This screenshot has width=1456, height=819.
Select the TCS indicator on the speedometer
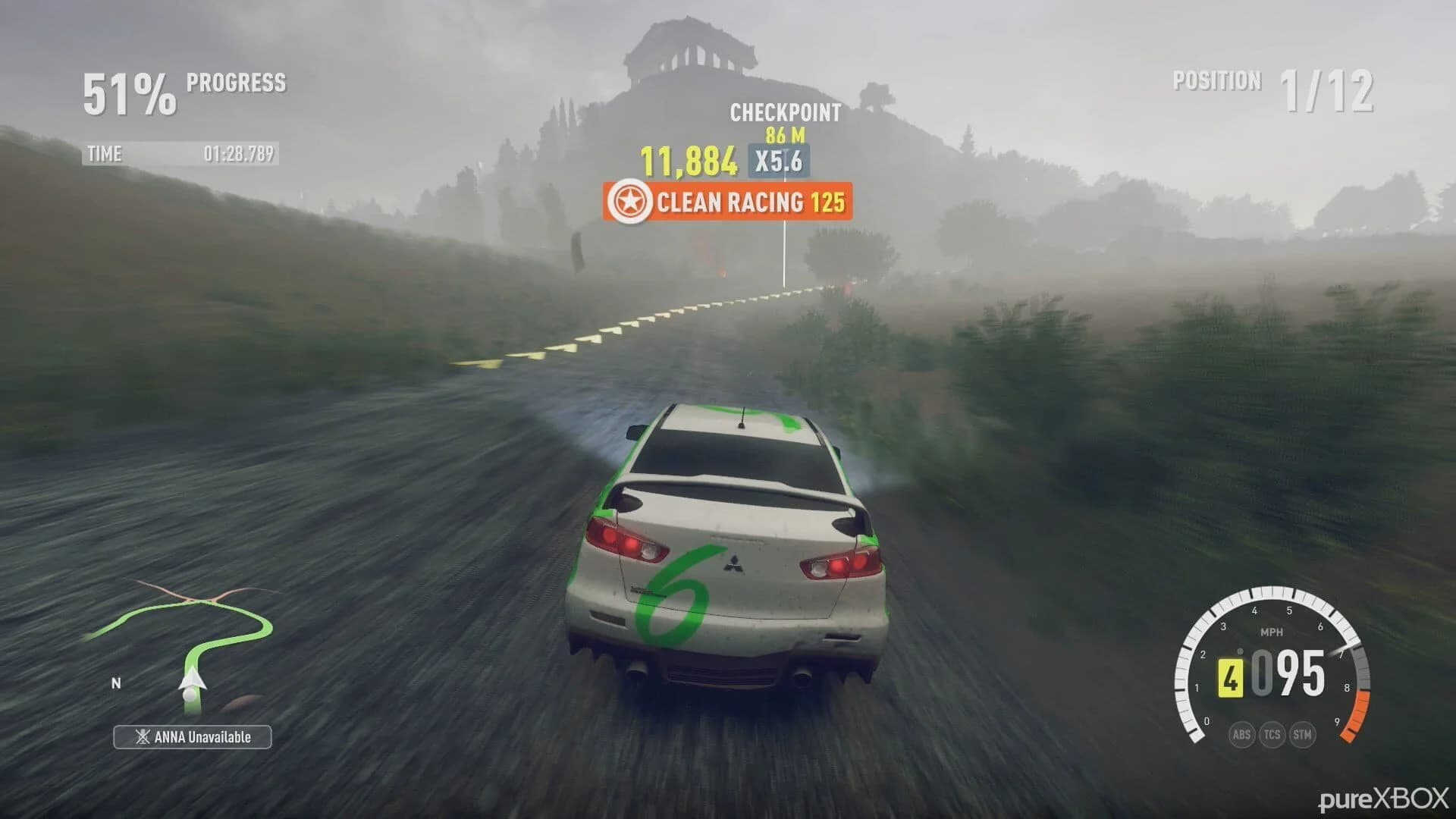pos(1272,734)
